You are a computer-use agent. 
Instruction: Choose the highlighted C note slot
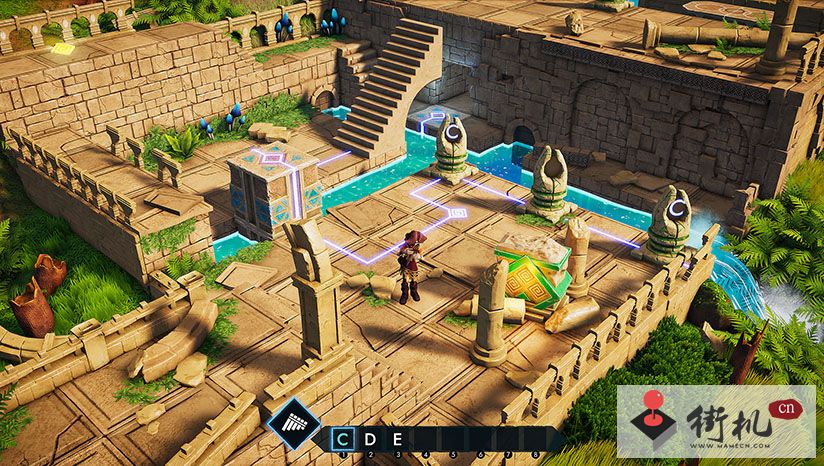(344, 438)
